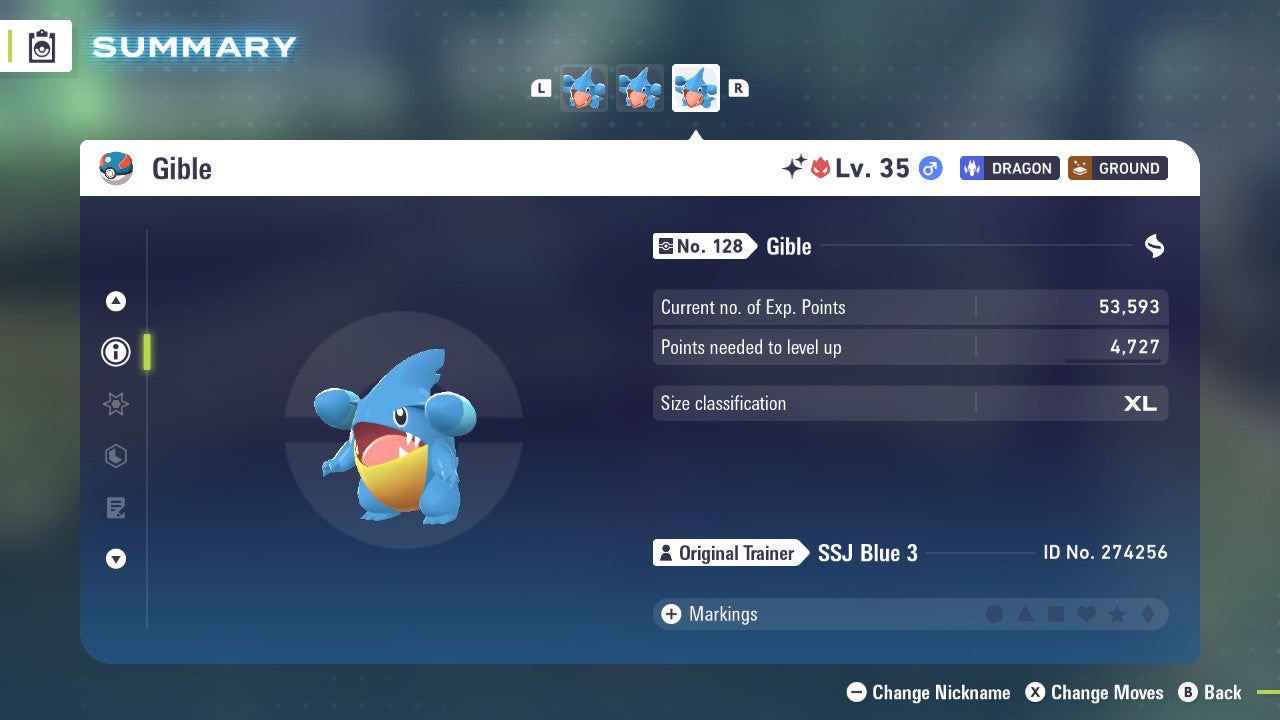Click the male gender symbol
Image resolution: width=1280 pixels, height=720 pixels.
tap(929, 168)
